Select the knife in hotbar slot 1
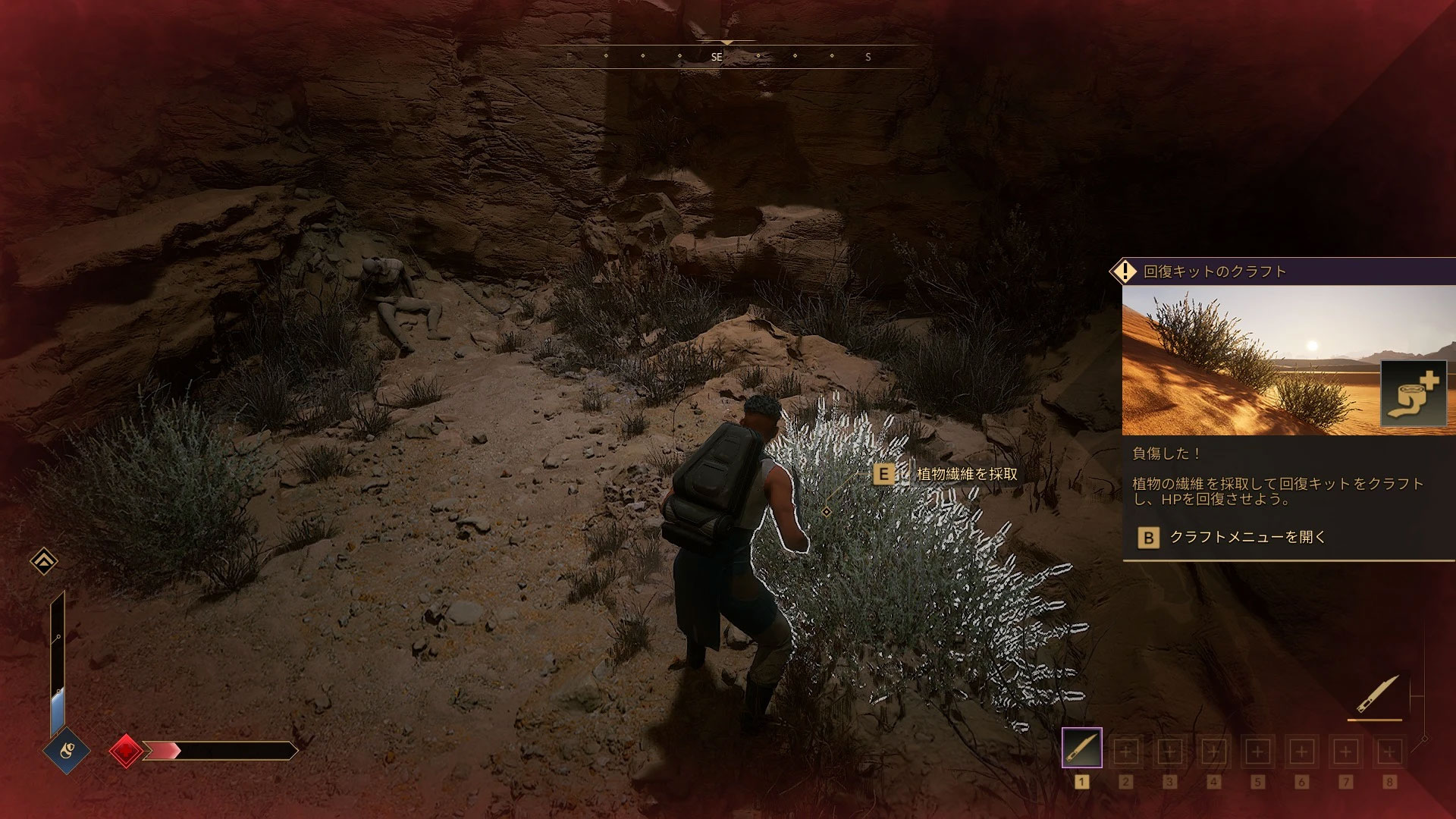1456x819 pixels. (x=1081, y=748)
